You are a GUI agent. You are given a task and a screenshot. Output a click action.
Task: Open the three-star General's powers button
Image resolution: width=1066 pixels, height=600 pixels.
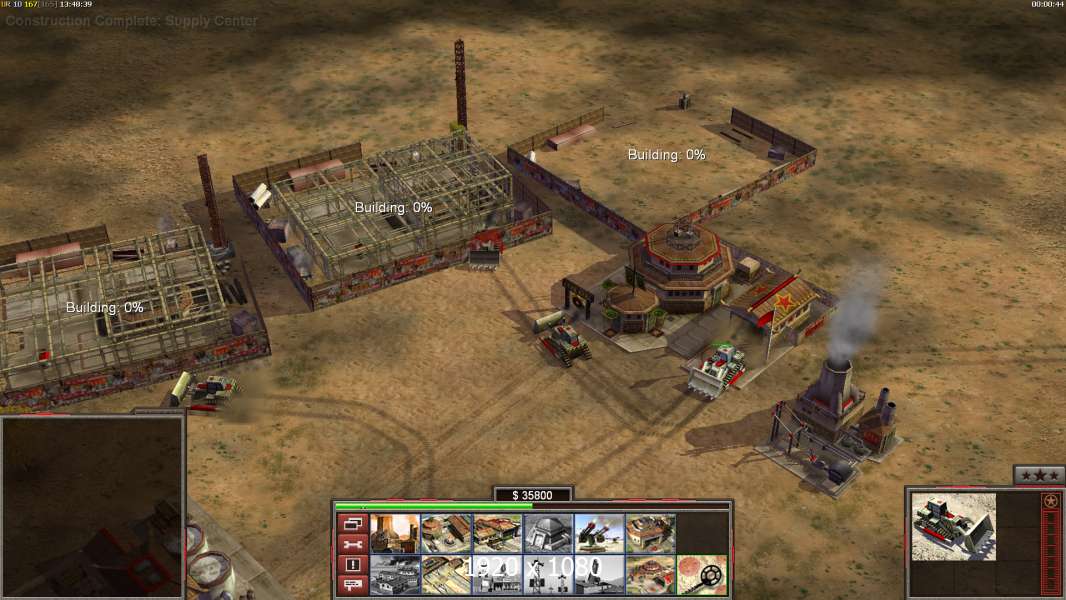click(1038, 475)
